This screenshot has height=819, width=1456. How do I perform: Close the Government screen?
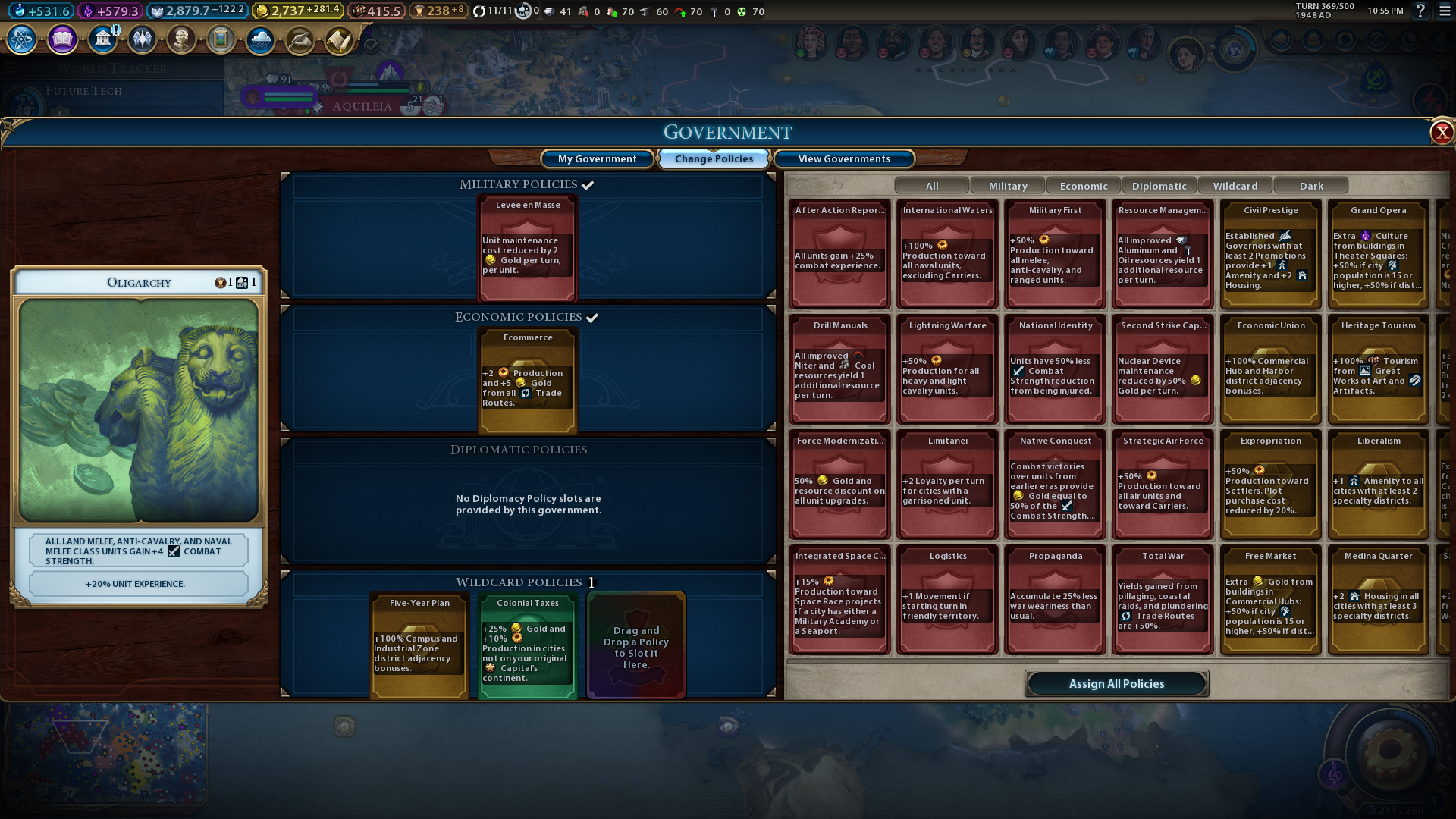pos(1441,133)
